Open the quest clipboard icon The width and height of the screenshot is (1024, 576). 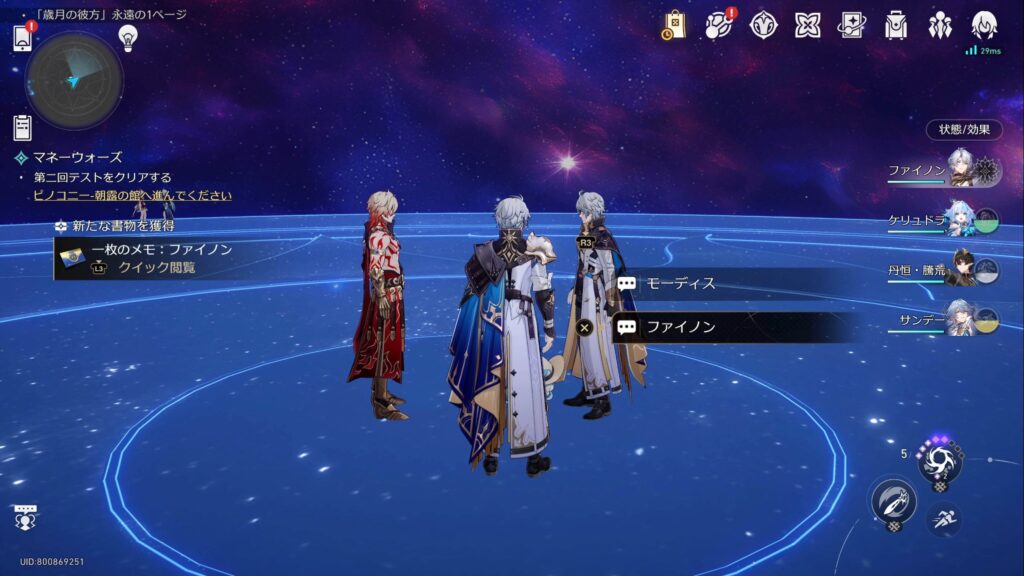click(x=23, y=127)
